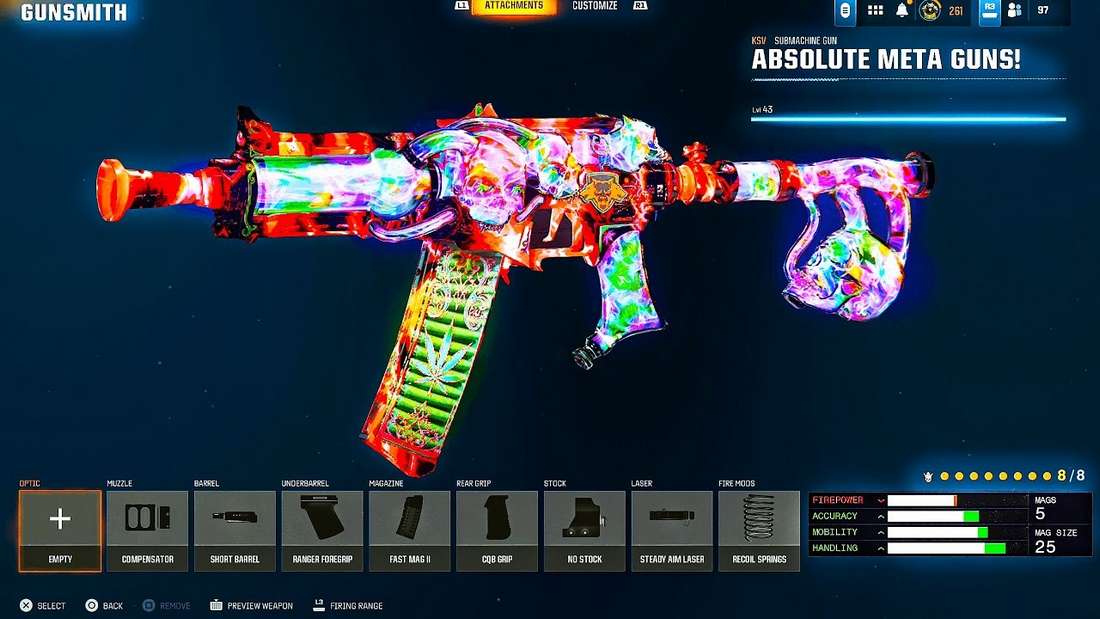Open the No Stock slot
Image resolution: width=1100 pixels, height=619 pixels.
coord(584,530)
